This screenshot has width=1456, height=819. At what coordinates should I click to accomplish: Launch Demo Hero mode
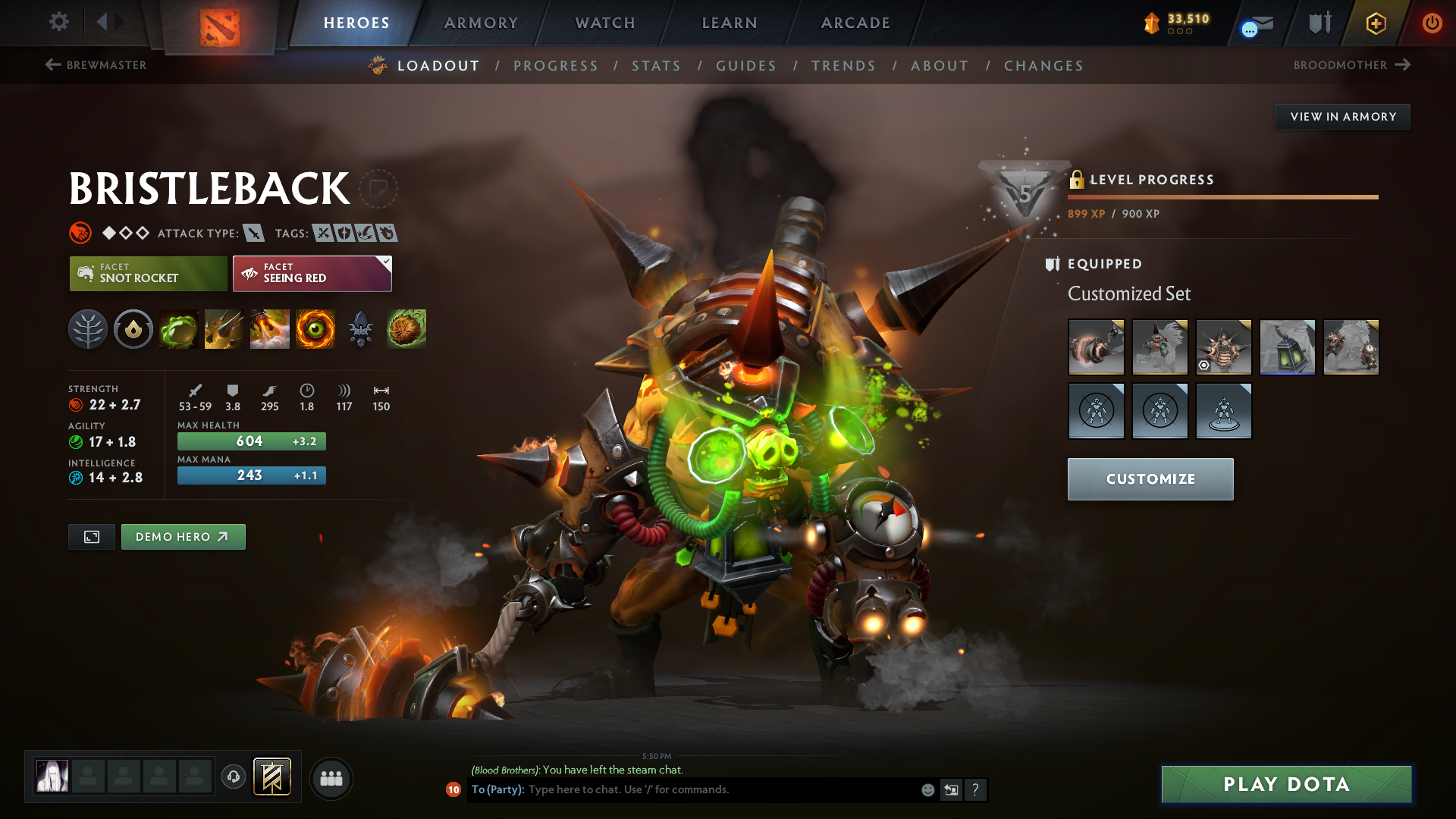(183, 537)
